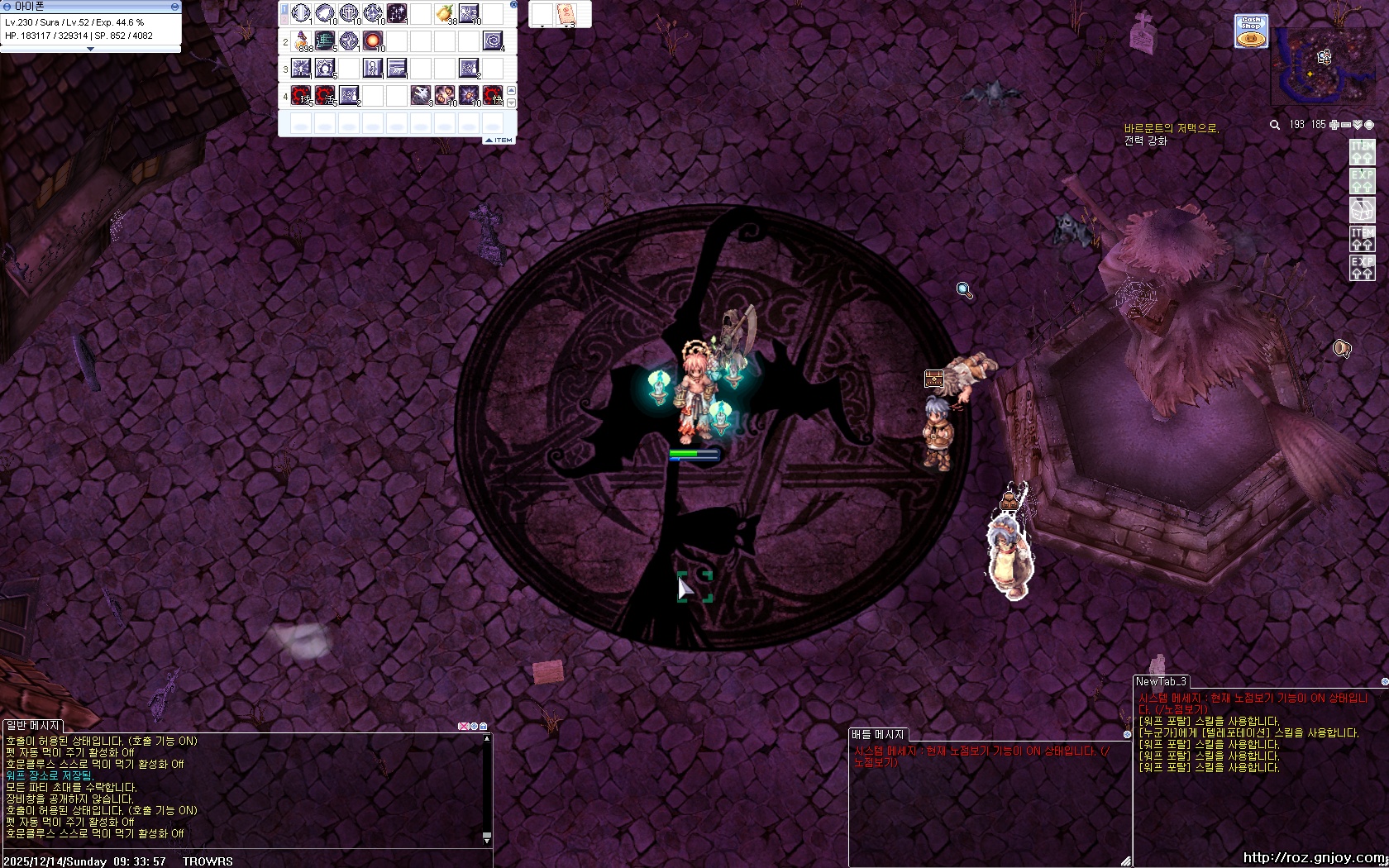Use the scroll item in the small quickbar
The width and height of the screenshot is (1389, 868).
pyautogui.click(x=566, y=13)
